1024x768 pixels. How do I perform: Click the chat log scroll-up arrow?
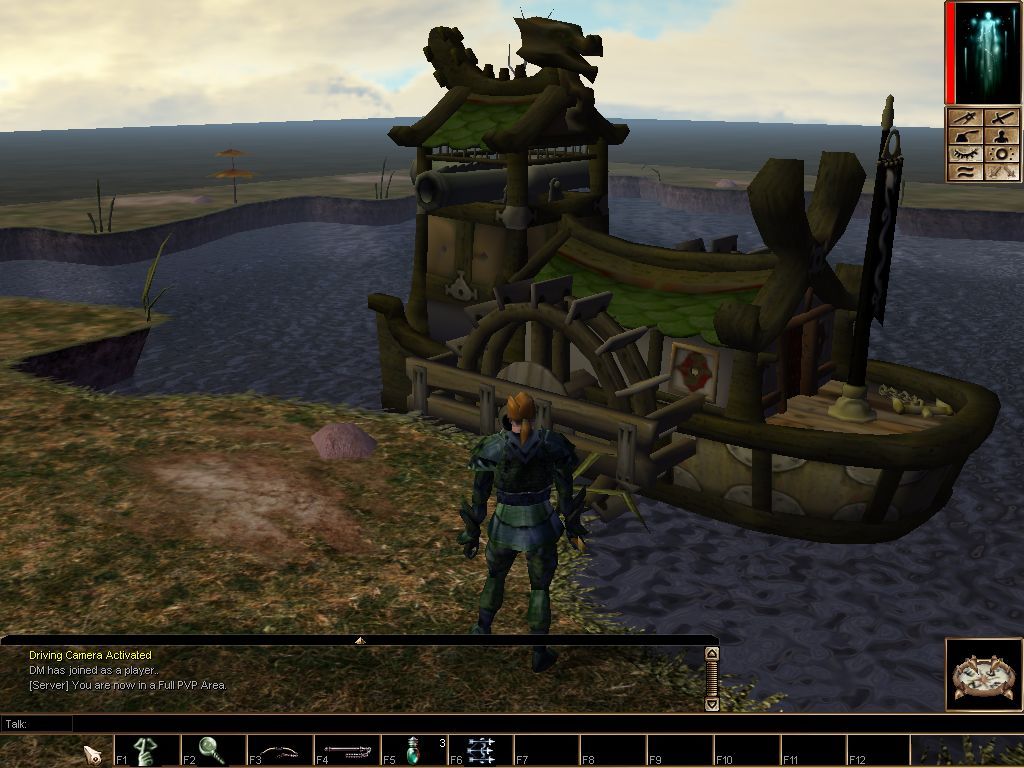(x=711, y=654)
